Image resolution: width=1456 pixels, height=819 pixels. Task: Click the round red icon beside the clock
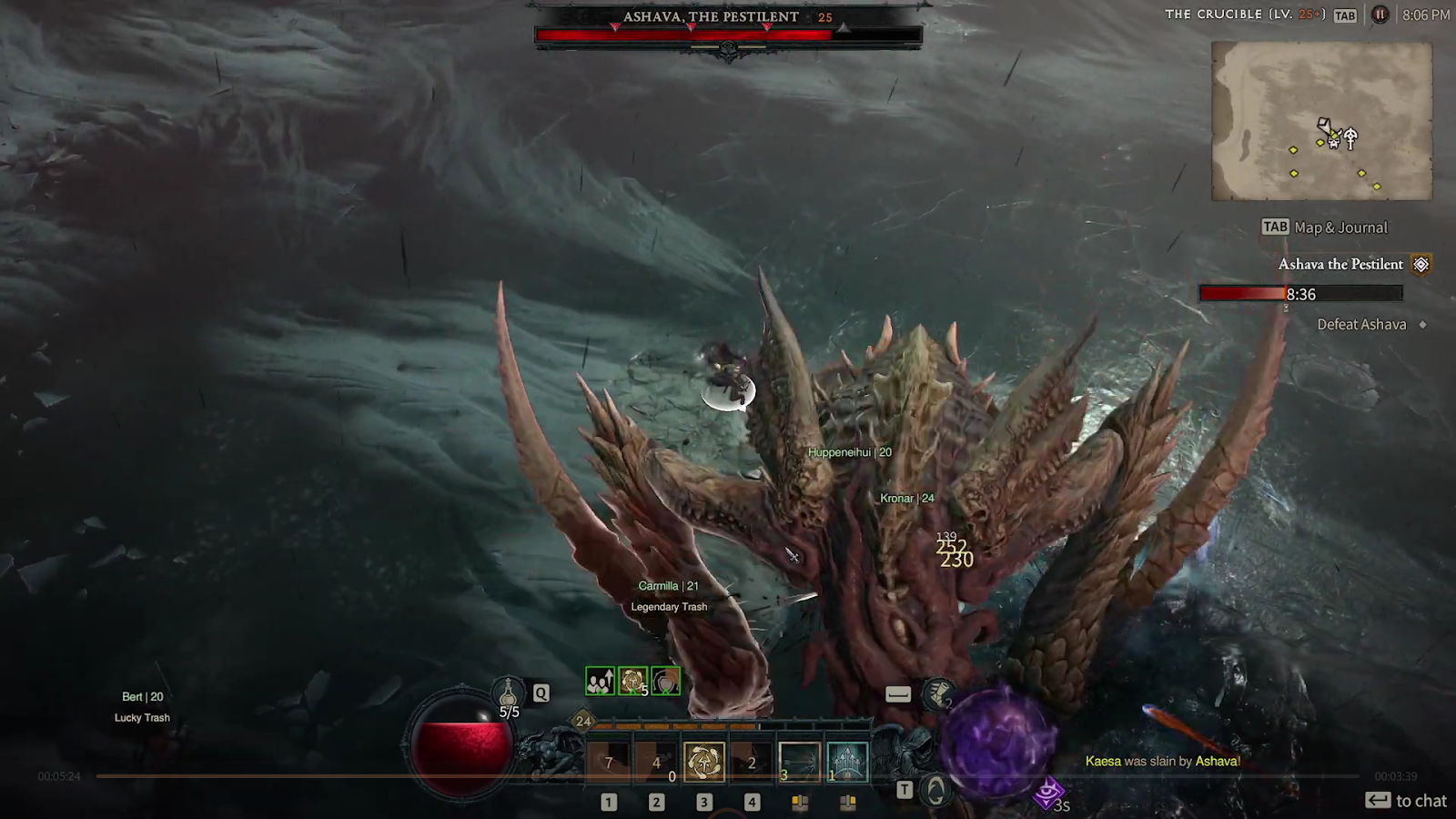point(1380,15)
